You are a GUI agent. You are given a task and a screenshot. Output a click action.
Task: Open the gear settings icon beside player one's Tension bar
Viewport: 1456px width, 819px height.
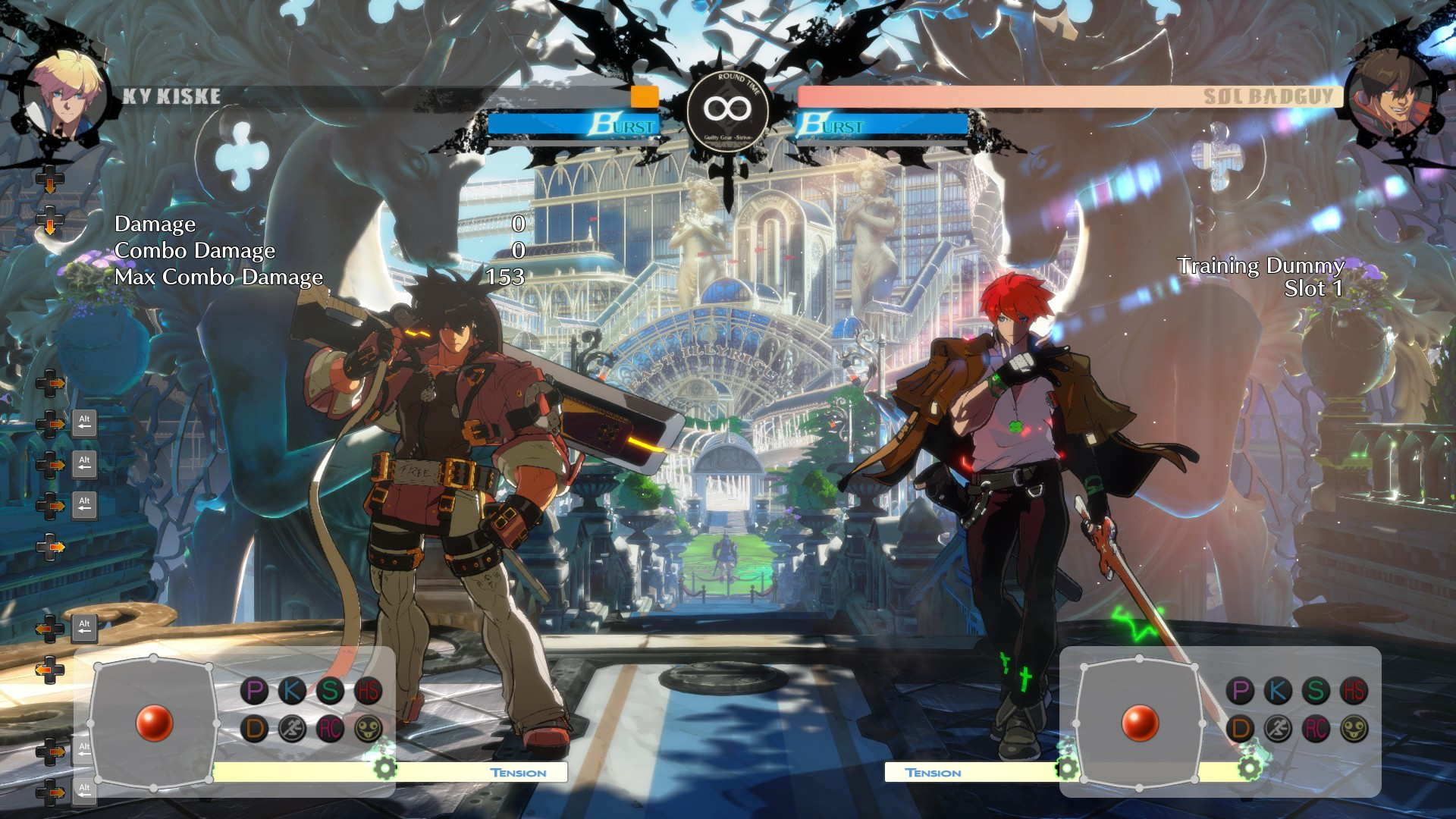[x=385, y=768]
